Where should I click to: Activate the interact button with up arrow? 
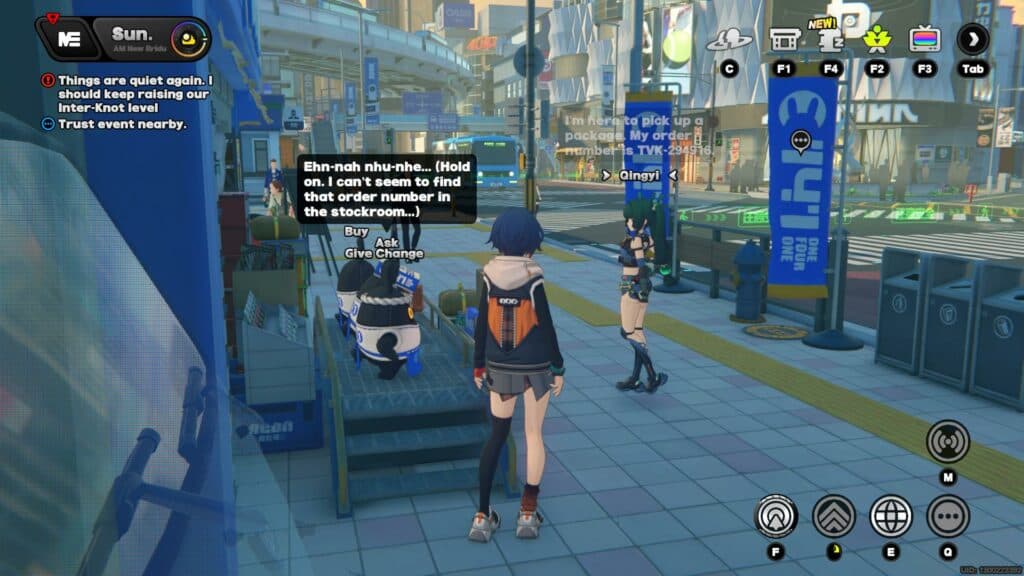(776, 516)
